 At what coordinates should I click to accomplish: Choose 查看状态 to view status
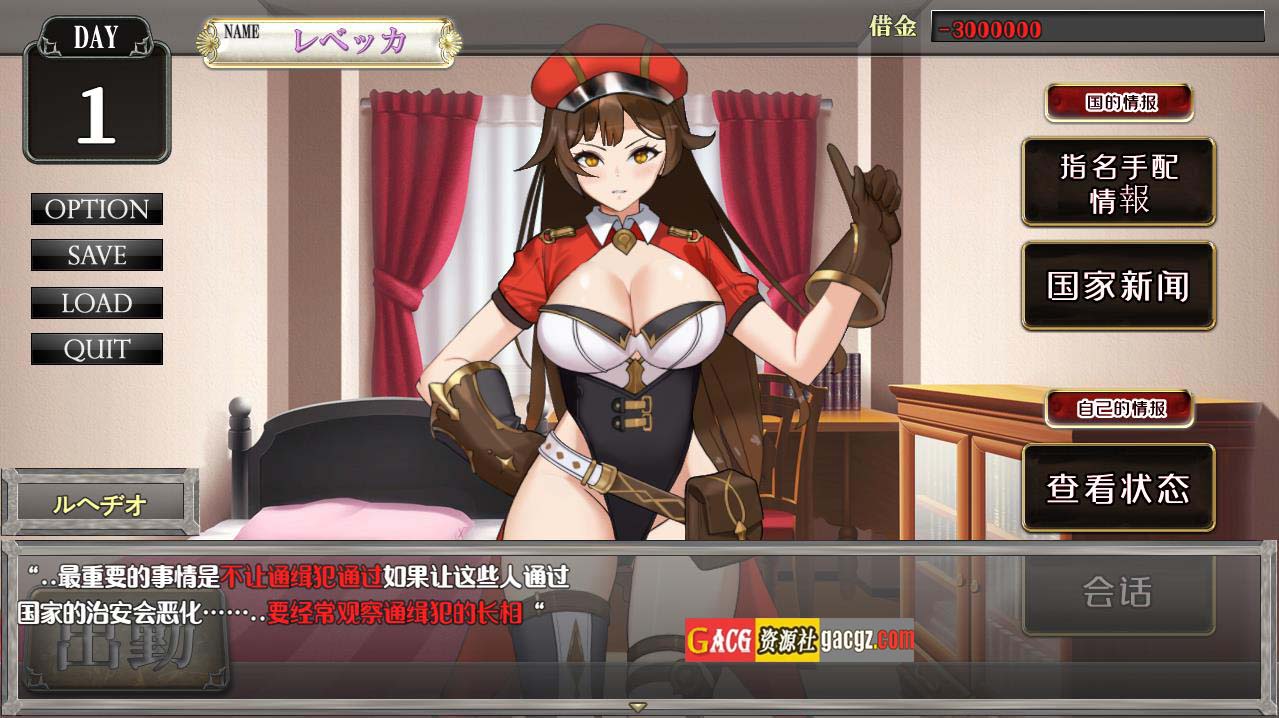(1118, 488)
